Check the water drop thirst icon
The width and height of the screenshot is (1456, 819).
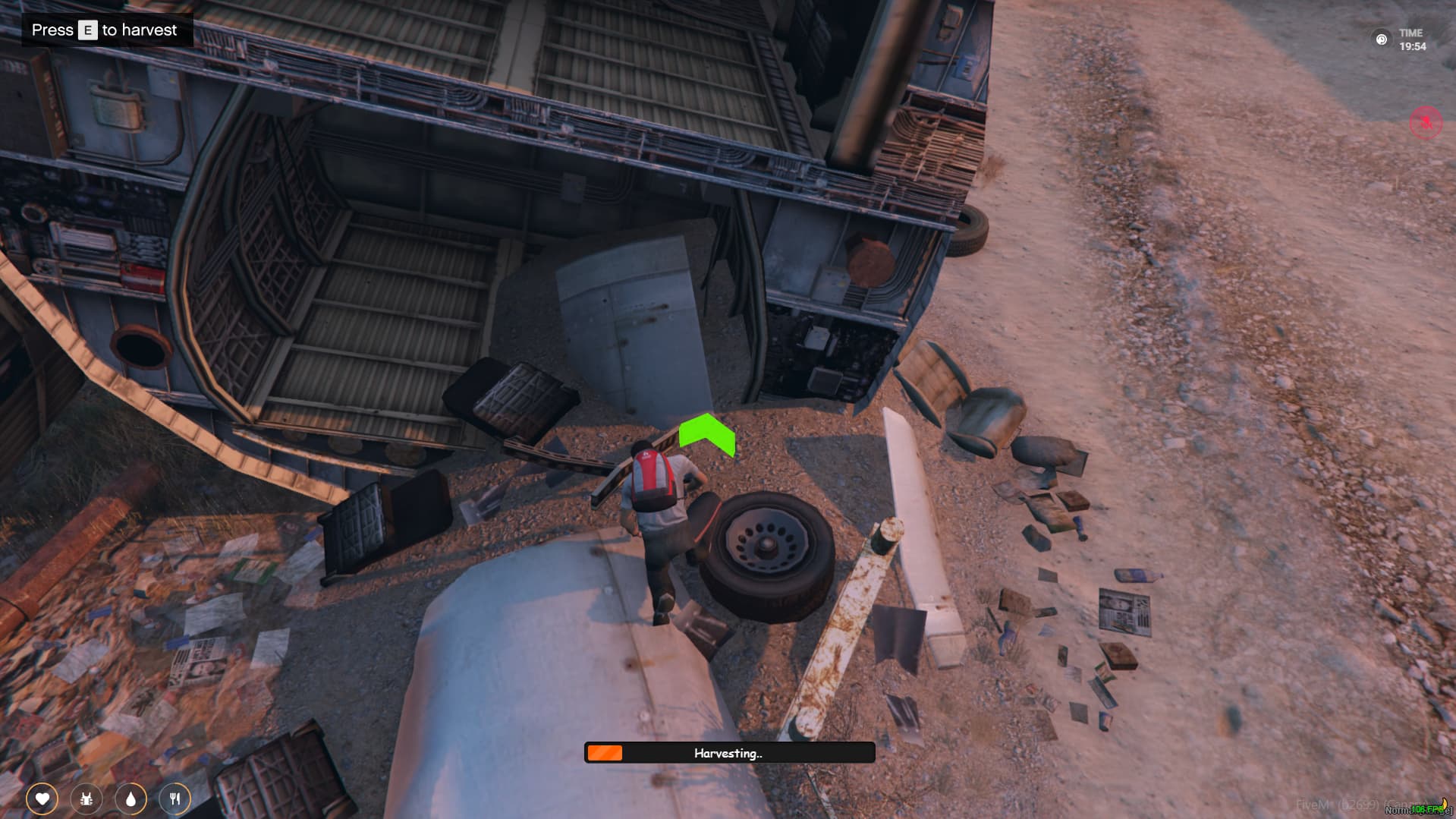[131, 799]
